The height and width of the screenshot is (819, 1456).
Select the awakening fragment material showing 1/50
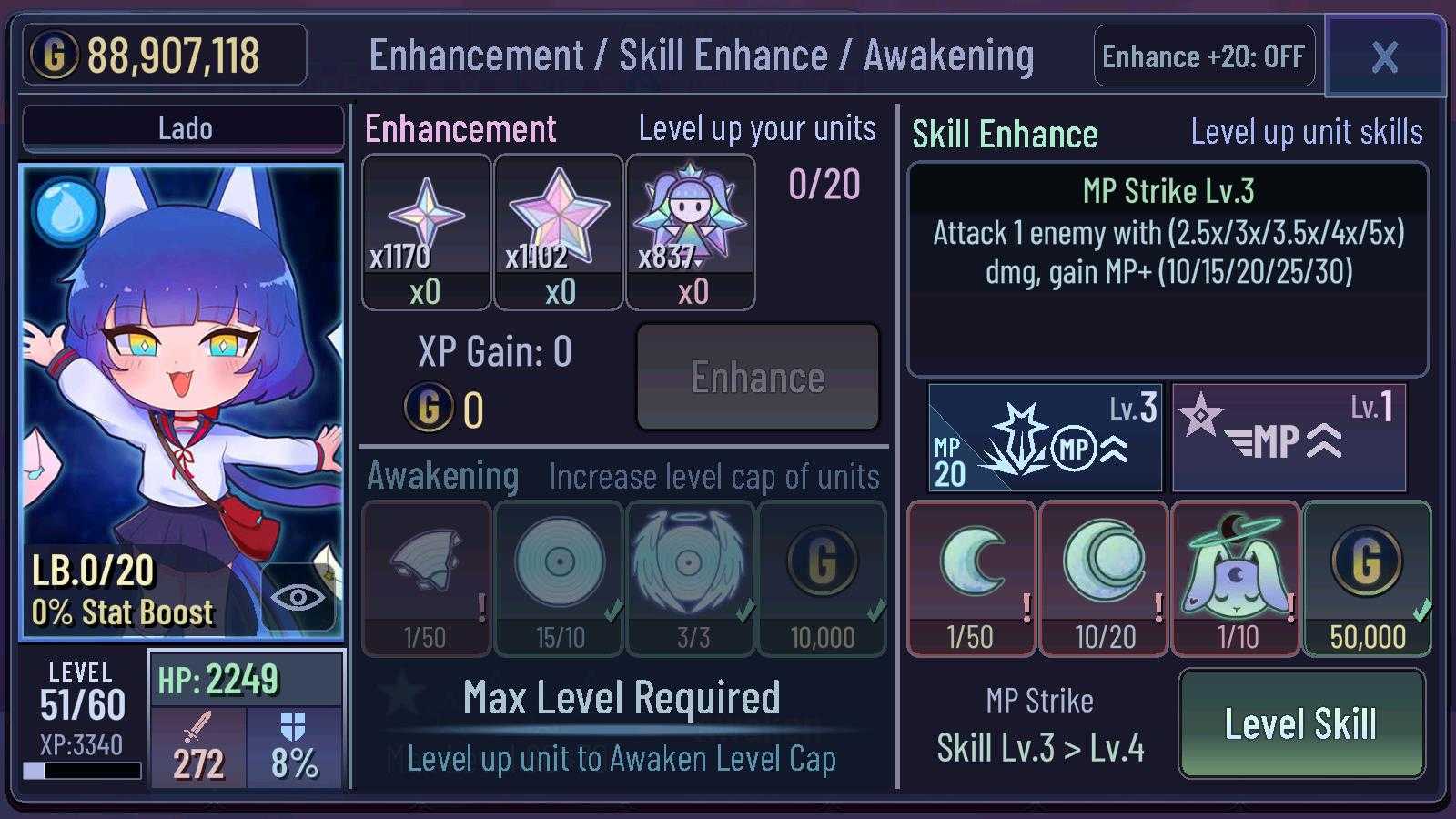(x=426, y=577)
